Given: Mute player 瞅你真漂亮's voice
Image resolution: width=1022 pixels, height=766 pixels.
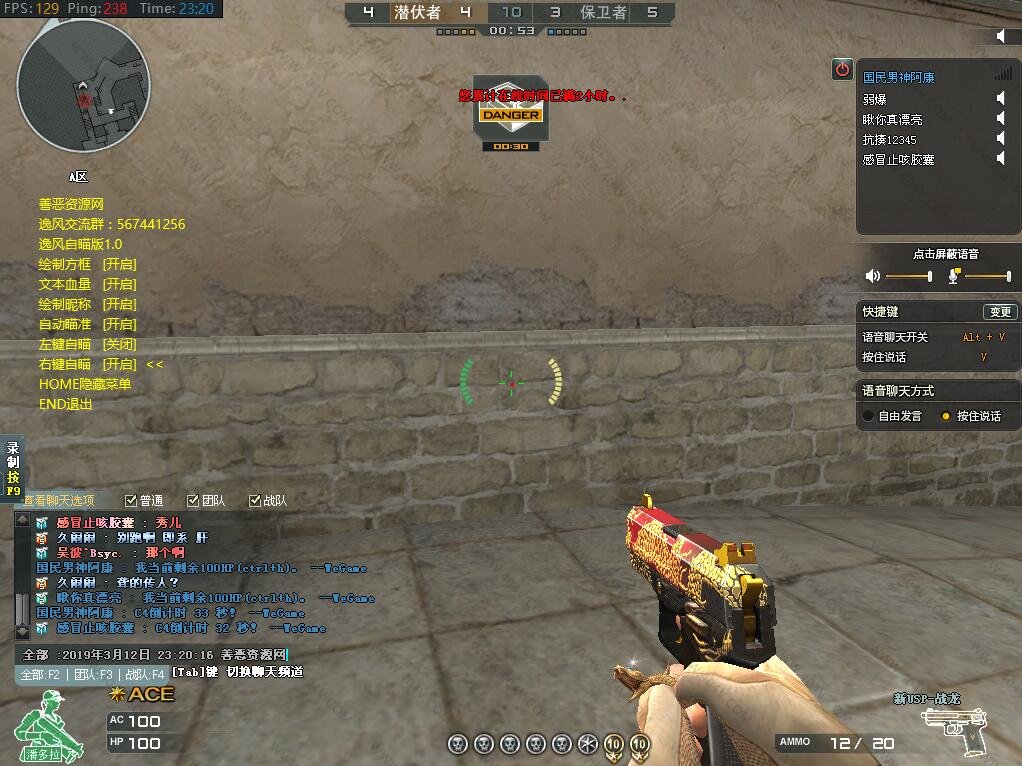Looking at the screenshot, I should pyautogui.click(x=1000, y=118).
